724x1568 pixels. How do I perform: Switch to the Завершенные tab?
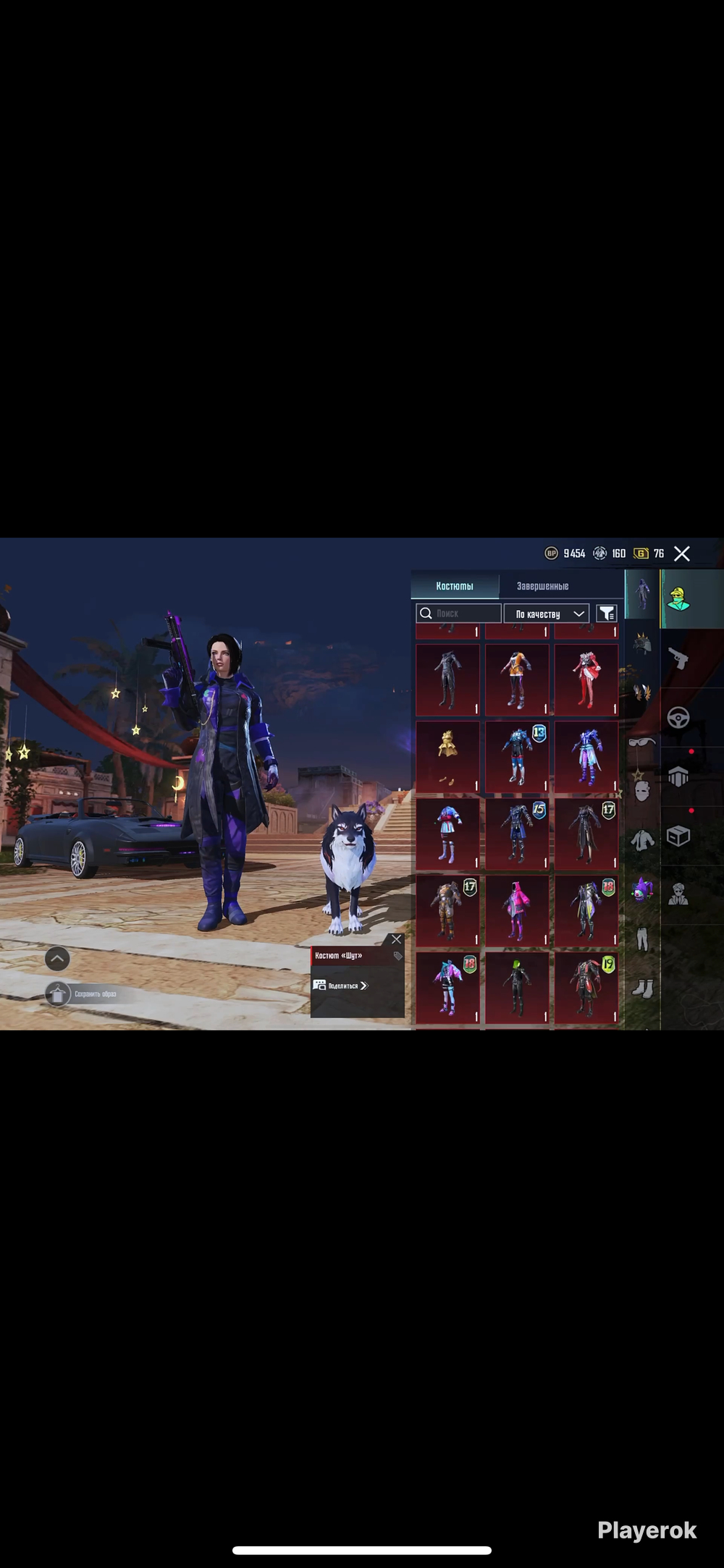click(x=542, y=586)
